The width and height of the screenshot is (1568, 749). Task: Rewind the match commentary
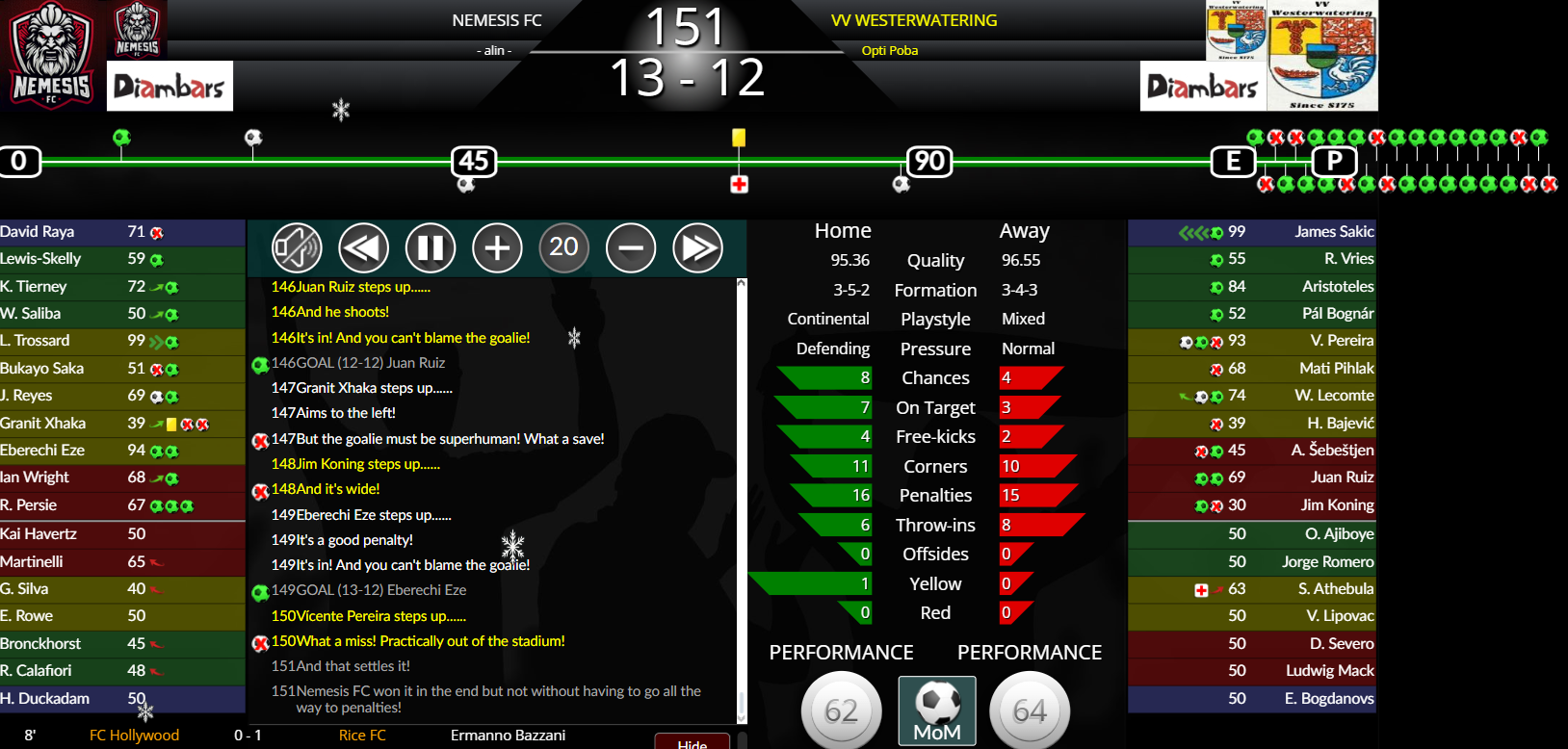(x=363, y=248)
